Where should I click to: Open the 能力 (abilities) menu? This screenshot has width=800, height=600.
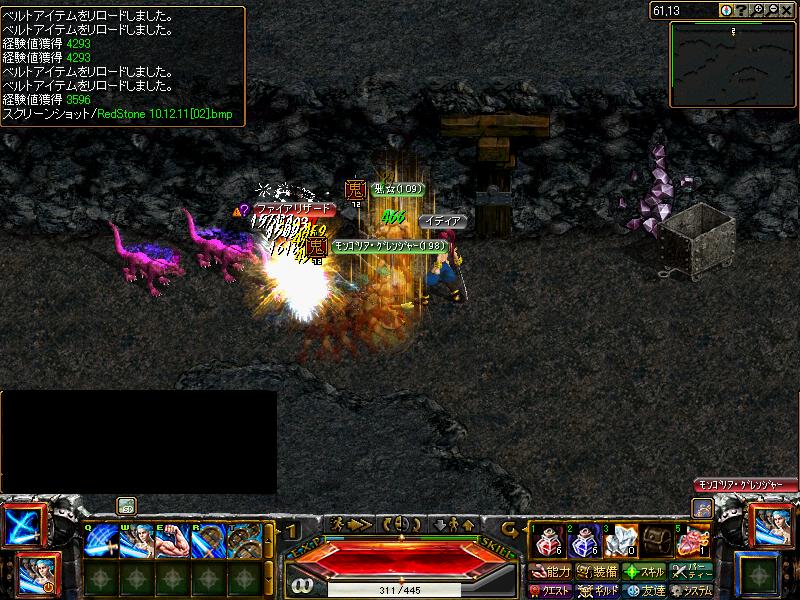(550, 572)
